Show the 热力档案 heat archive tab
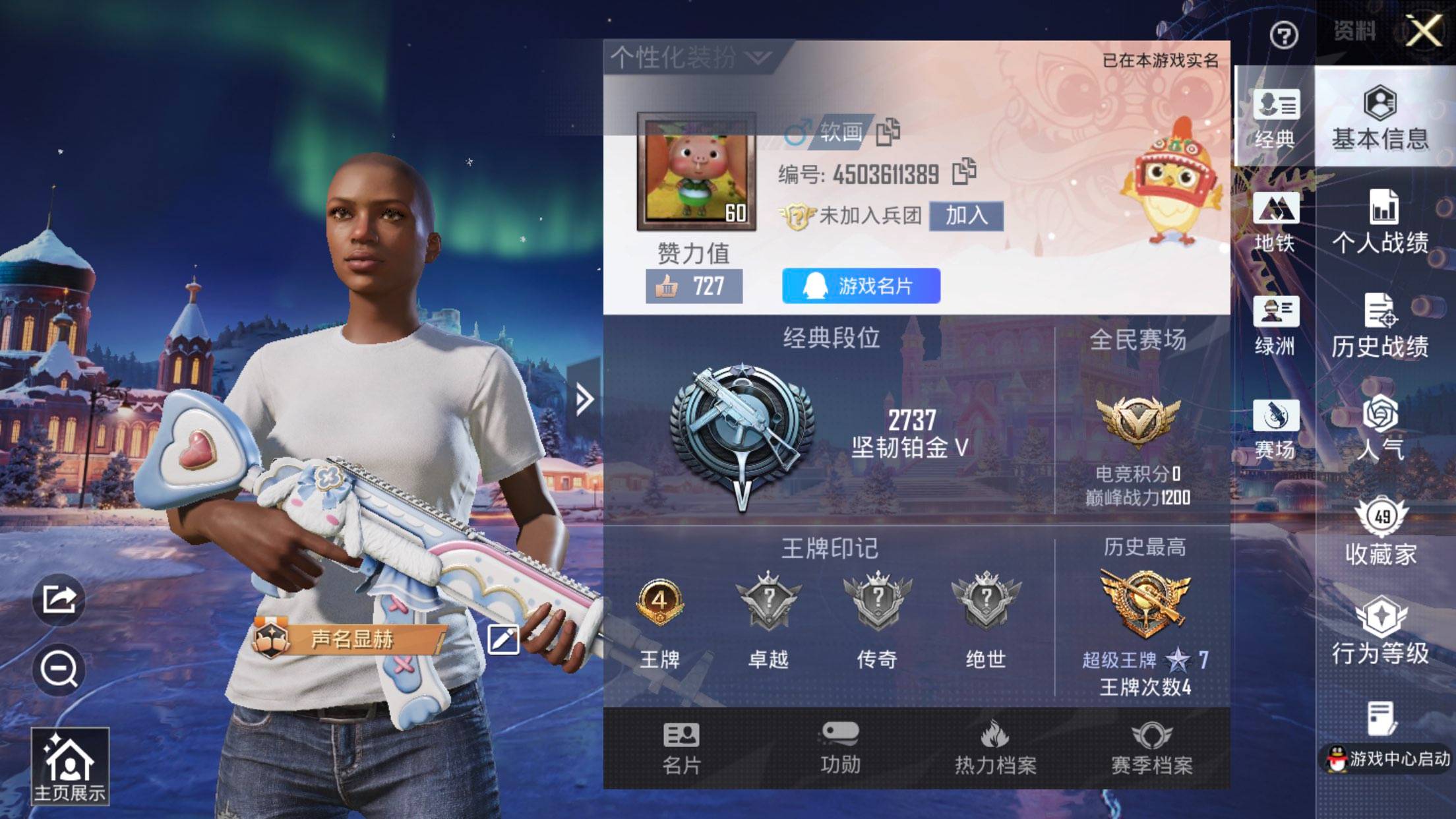Viewport: 1456px width, 819px height. coord(995,748)
